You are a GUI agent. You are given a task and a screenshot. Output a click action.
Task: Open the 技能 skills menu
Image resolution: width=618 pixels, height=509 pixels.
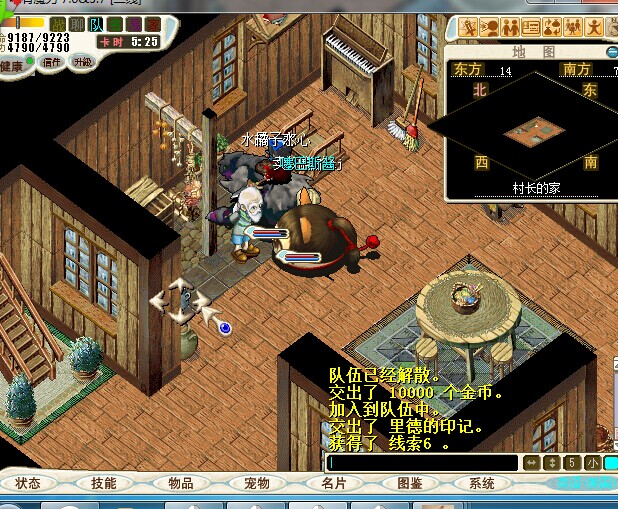[103, 483]
